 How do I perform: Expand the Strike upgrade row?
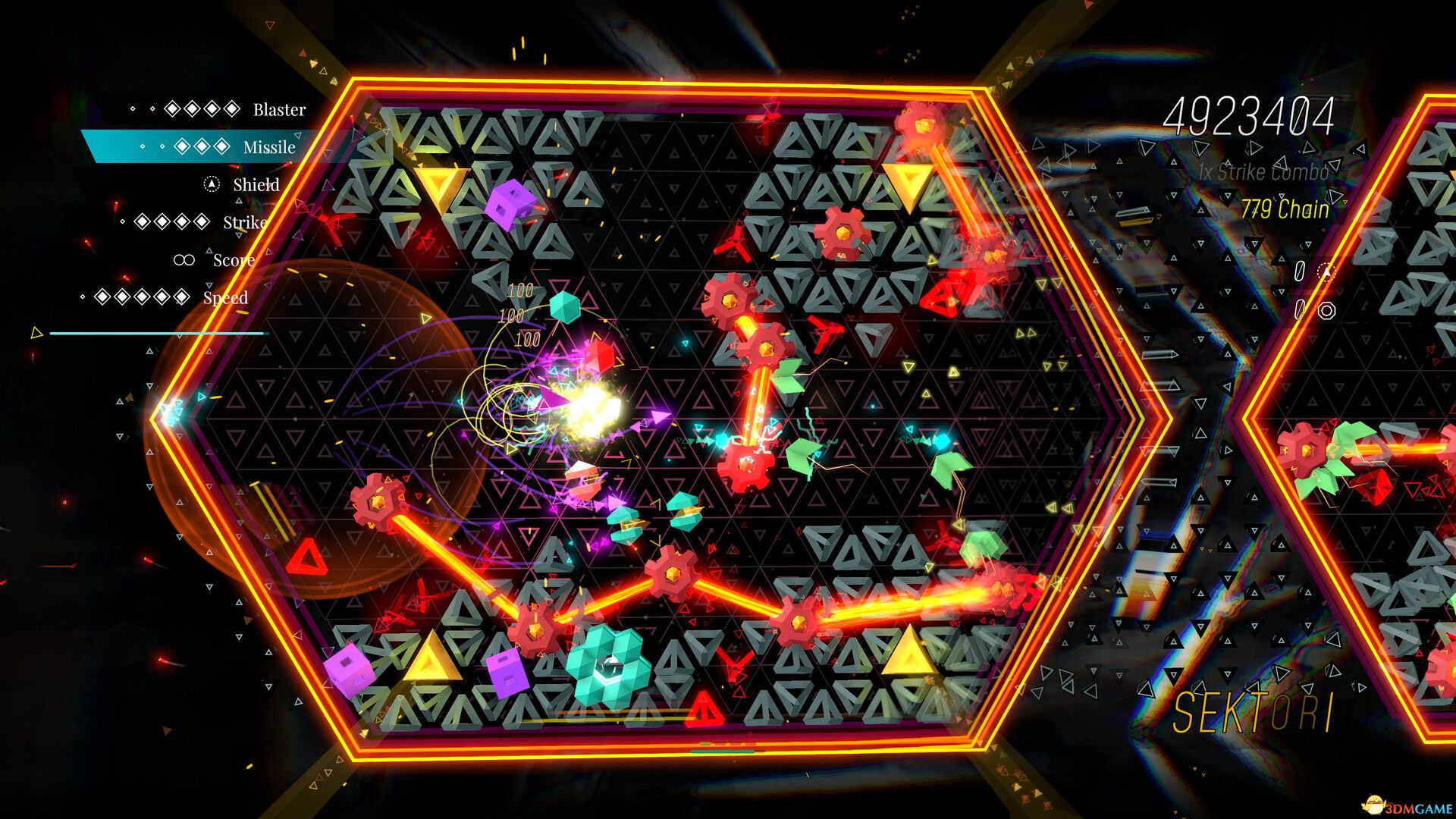point(244,222)
